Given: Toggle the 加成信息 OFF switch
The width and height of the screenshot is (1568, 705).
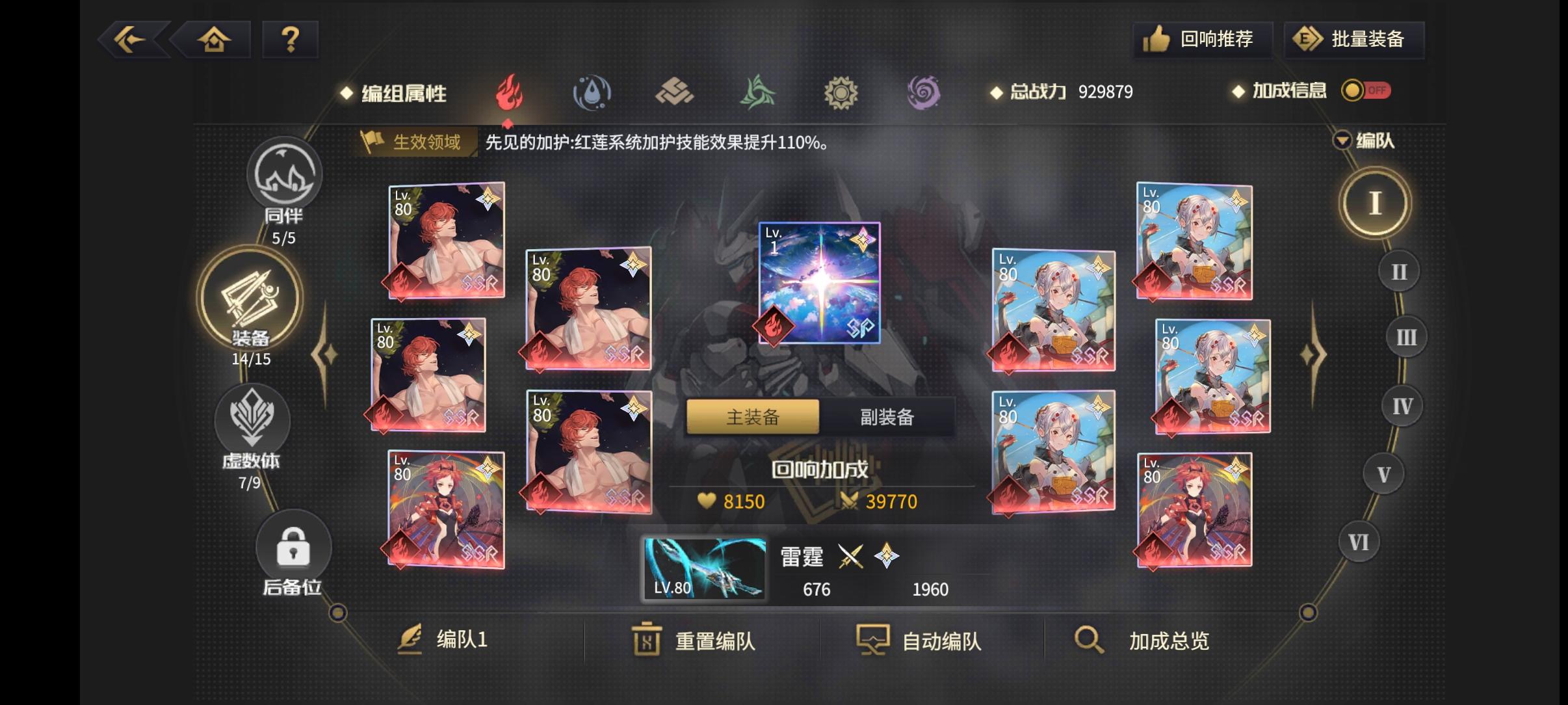Looking at the screenshot, I should point(1365,91).
